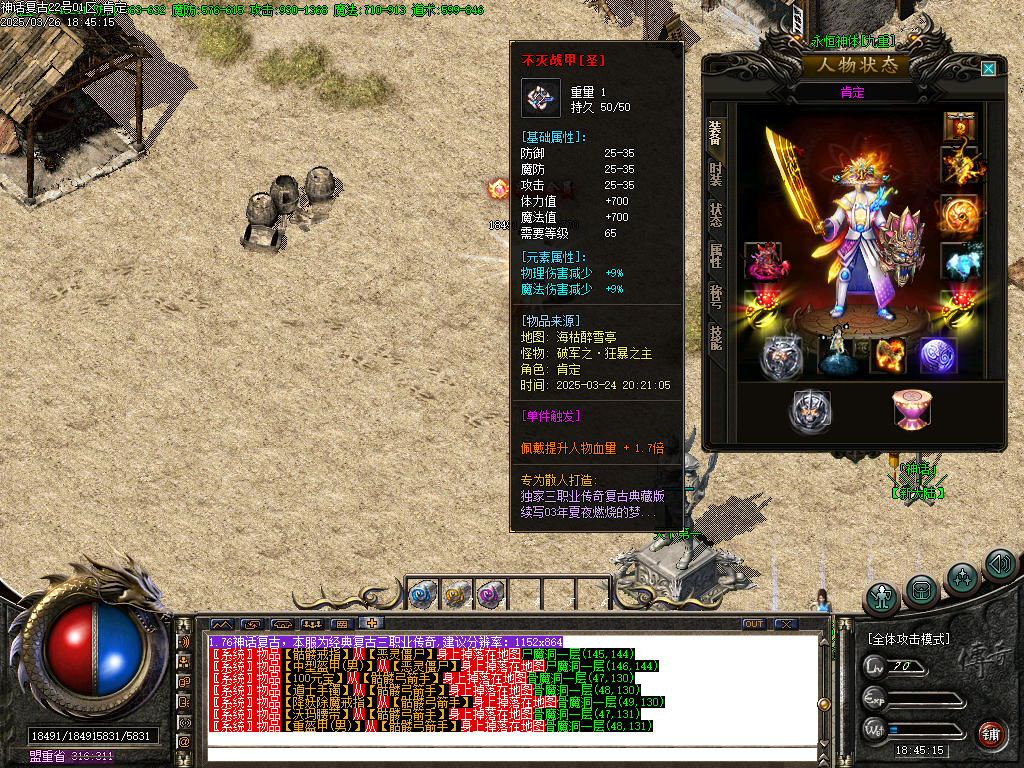The width and height of the screenshot is (1024, 768).
Task: Select the 属性 attributes tab
Action: [x=716, y=256]
